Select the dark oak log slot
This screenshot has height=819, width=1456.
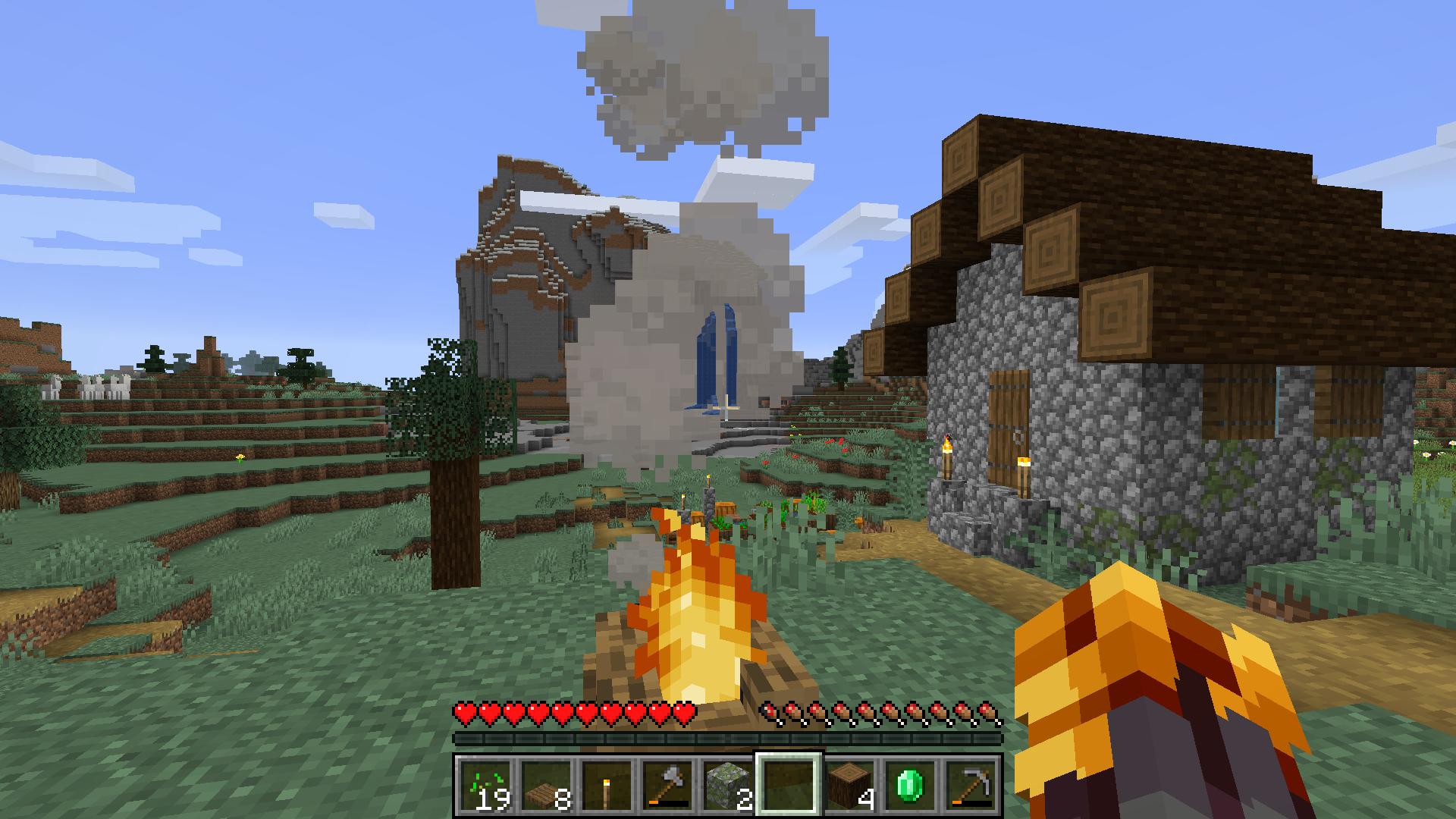tap(849, 786)
